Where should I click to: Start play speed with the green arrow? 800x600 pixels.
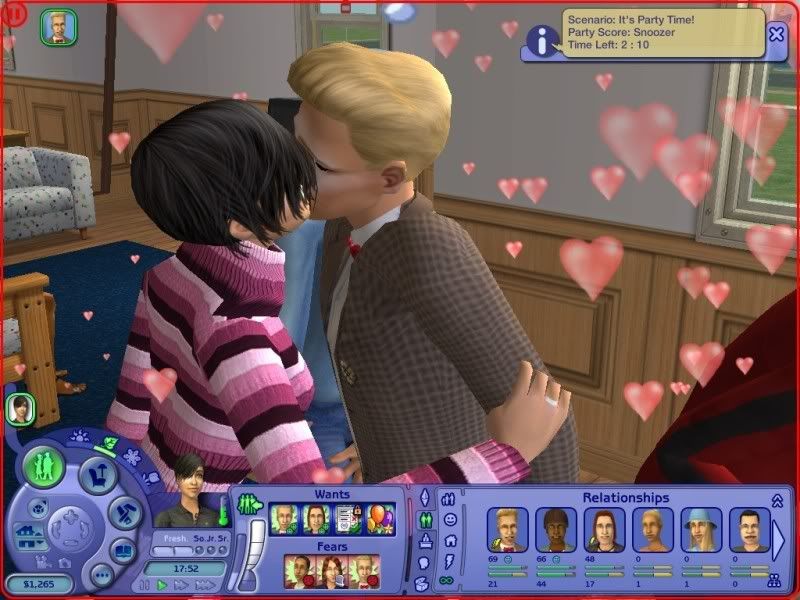(162, 584)
